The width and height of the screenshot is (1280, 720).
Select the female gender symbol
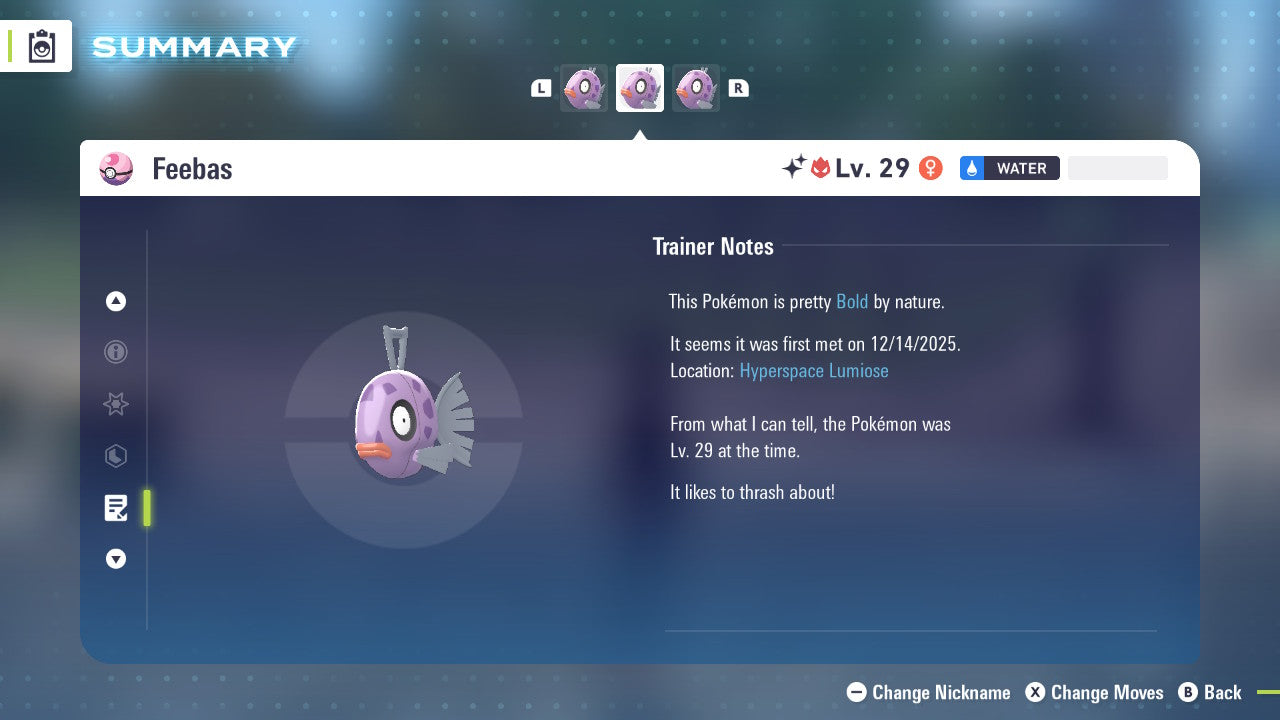tap(930, 168)
